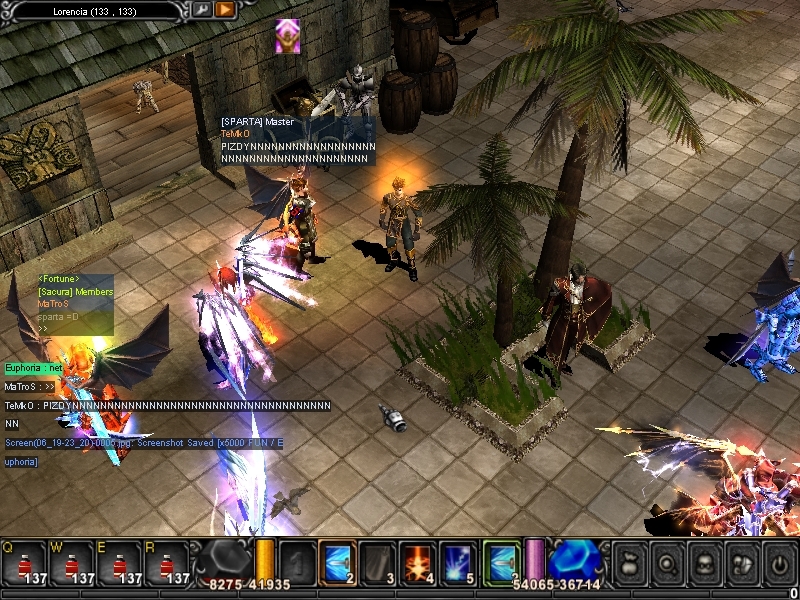800x600 pixels.
Task: Click the purple buff icon
Action: coord(288,36)
